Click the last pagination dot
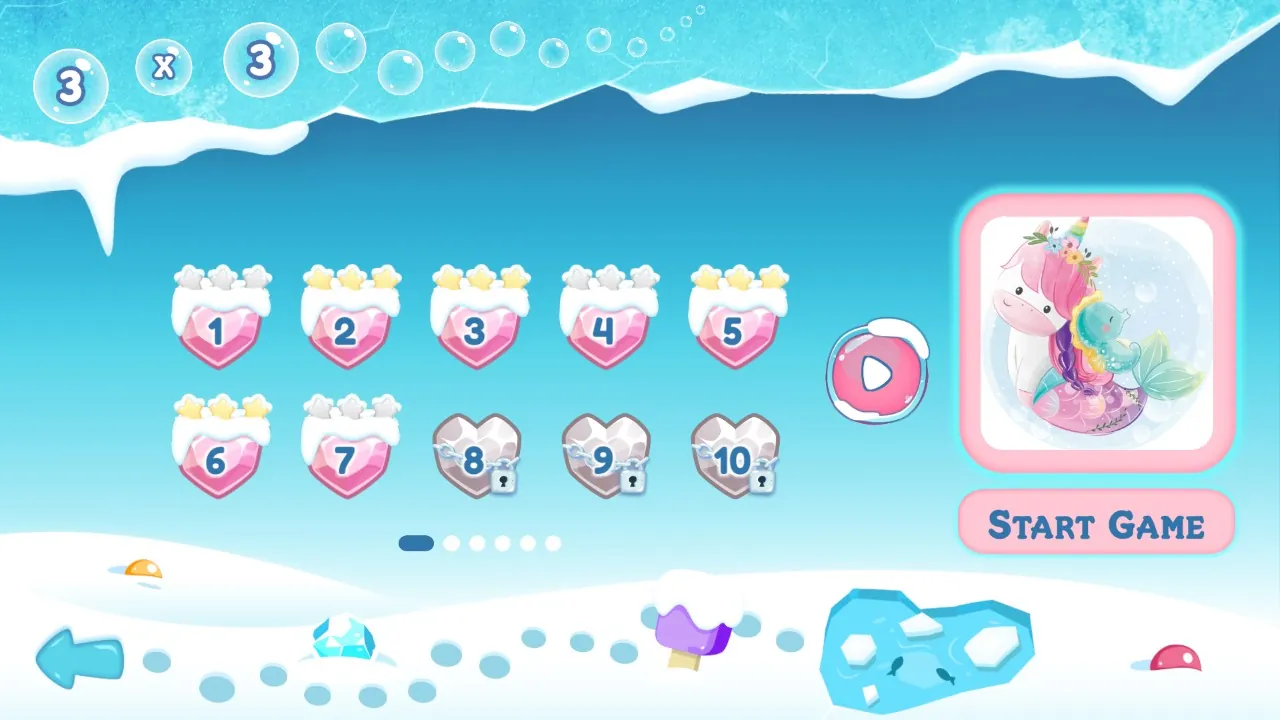 [555, 545]
